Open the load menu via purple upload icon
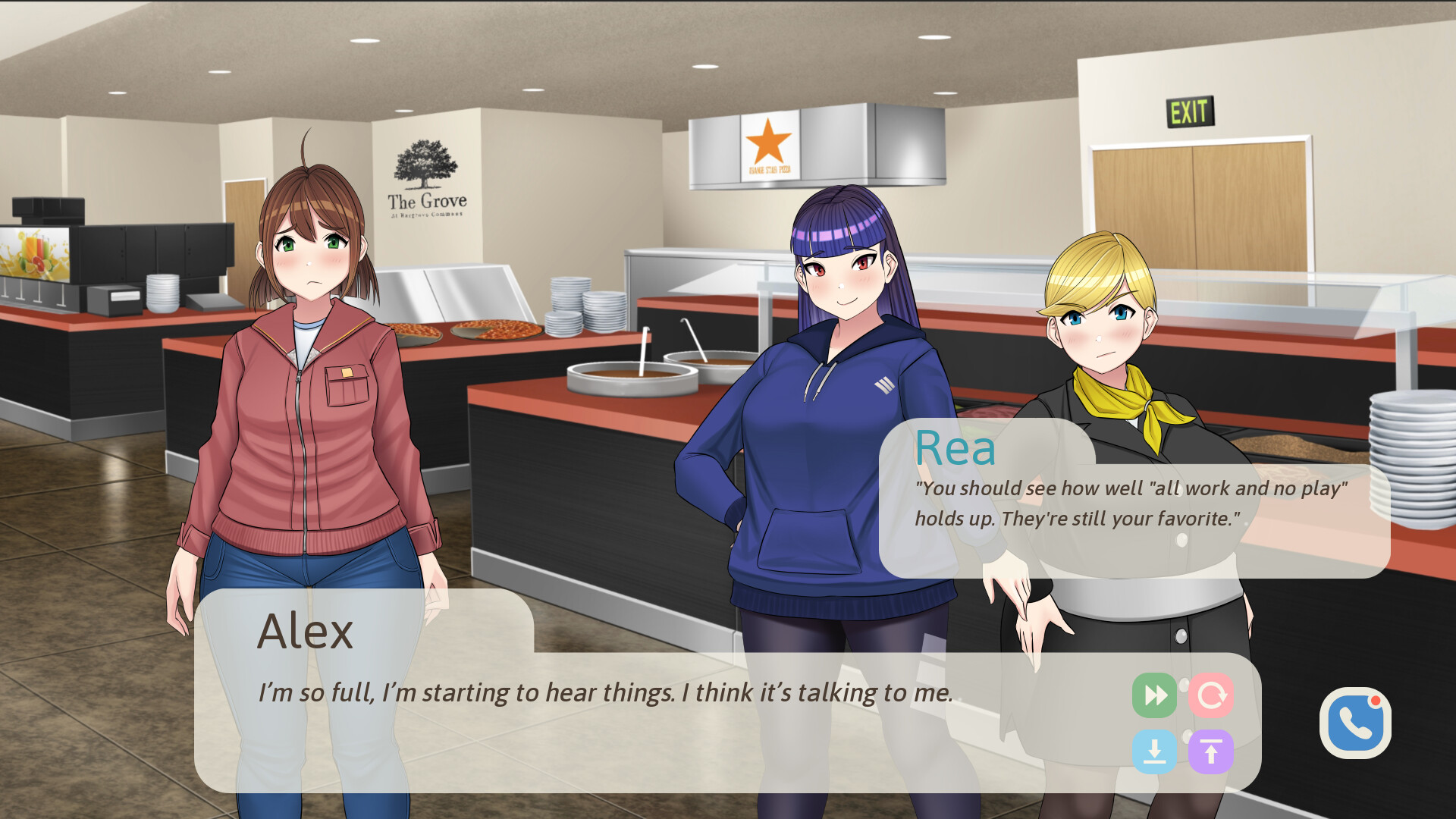1456x819 pixels. pyautogui.click(x=1211, y=751)
